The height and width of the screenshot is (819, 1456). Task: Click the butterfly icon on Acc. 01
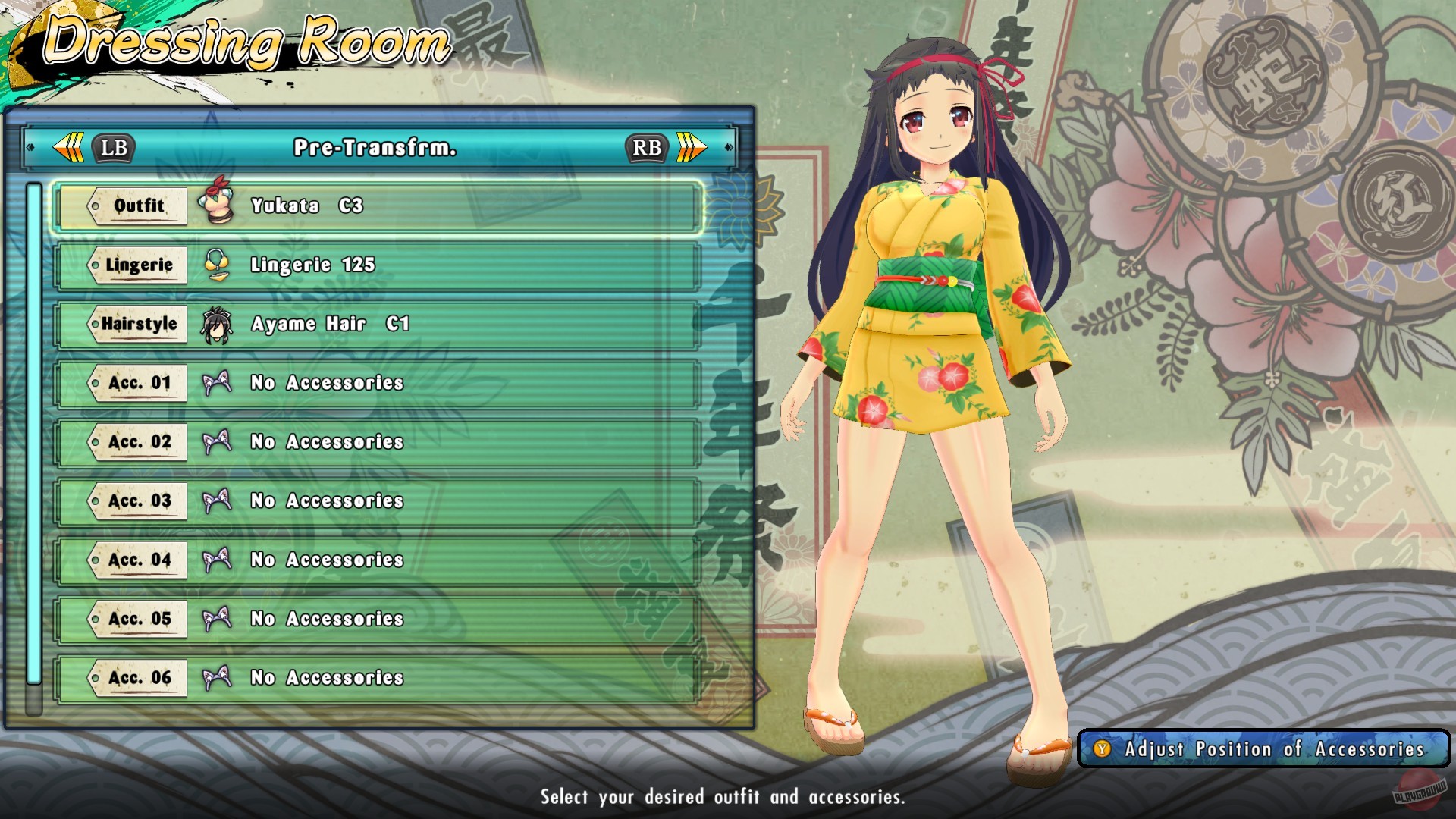point(218,383)
